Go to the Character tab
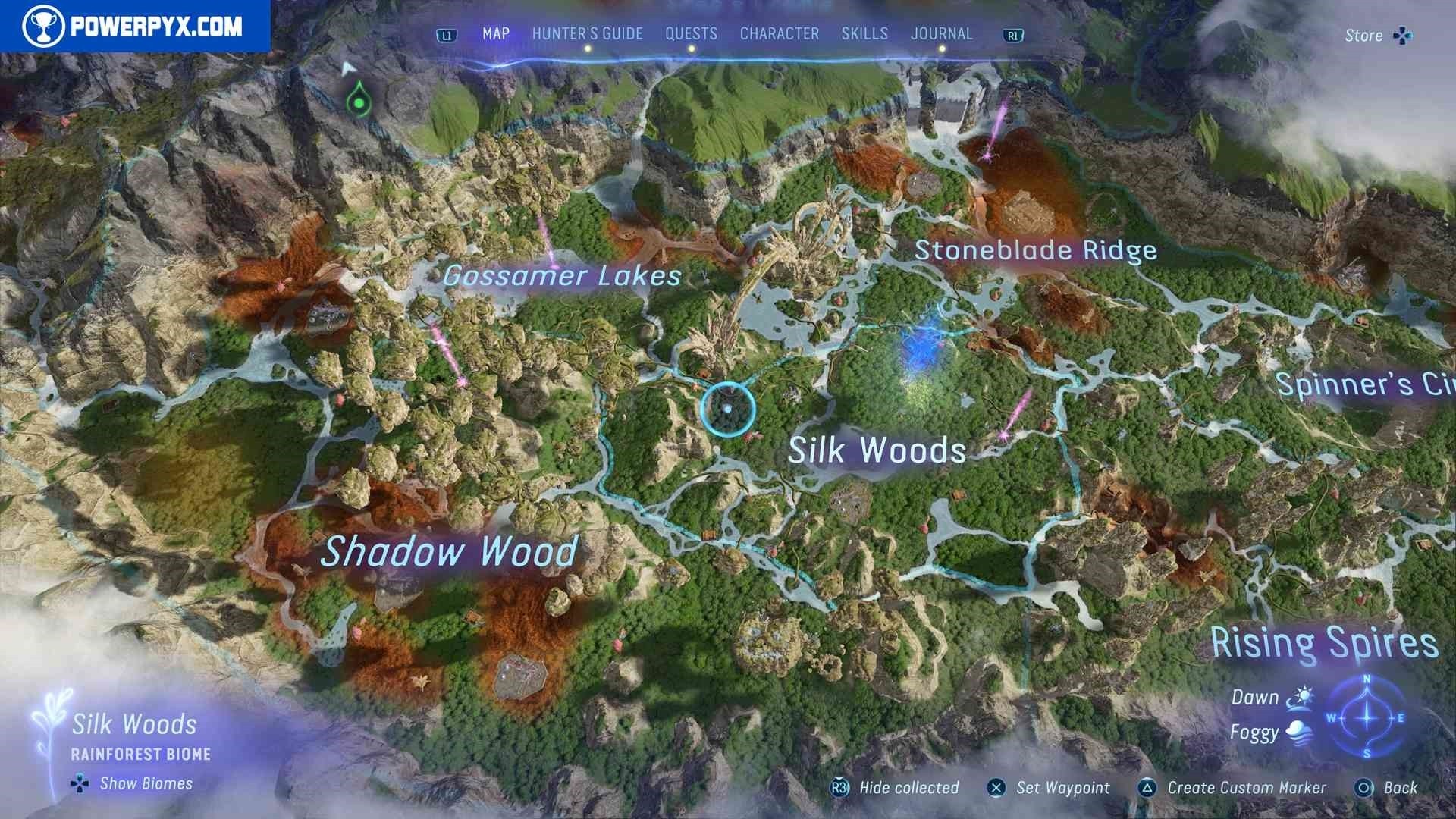Screen dimensions: 1456x819 point(779,34)
